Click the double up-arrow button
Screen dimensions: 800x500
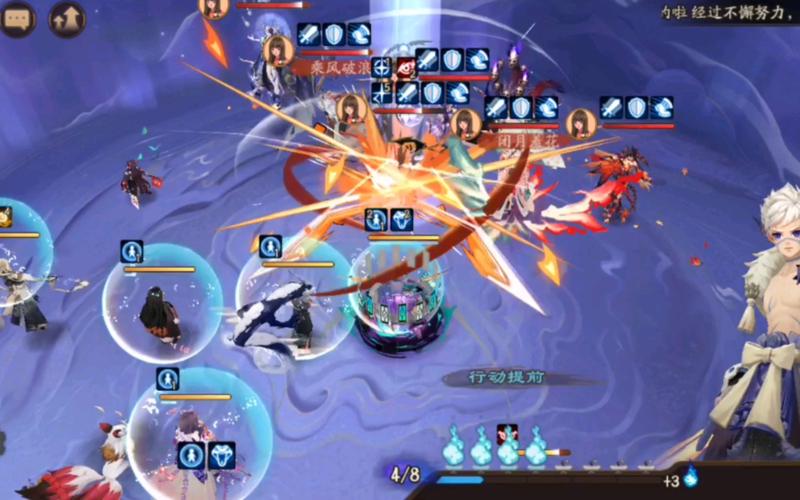tap(67, 19)
